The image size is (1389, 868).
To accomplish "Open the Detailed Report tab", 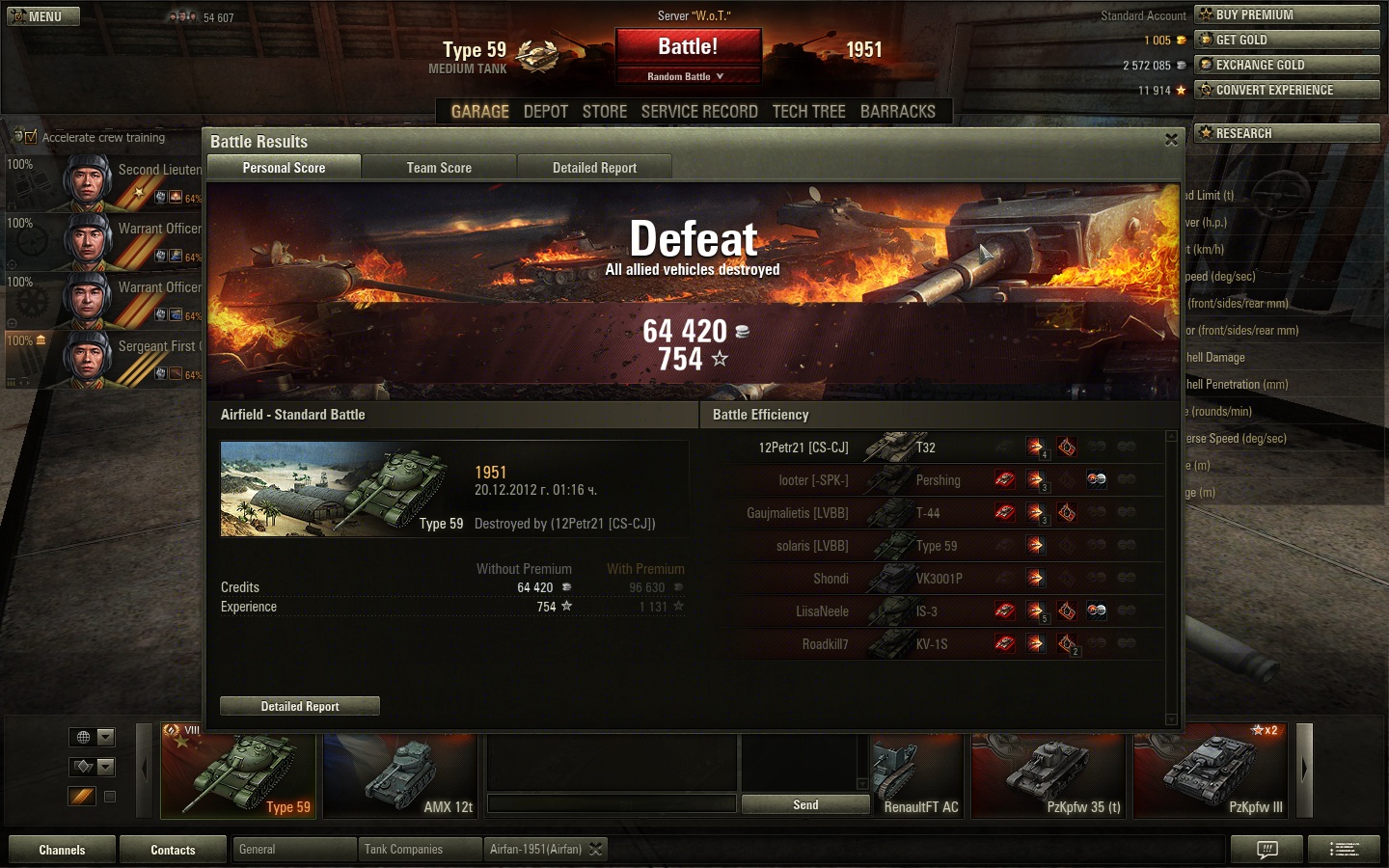I will click(x=594, y=168).
